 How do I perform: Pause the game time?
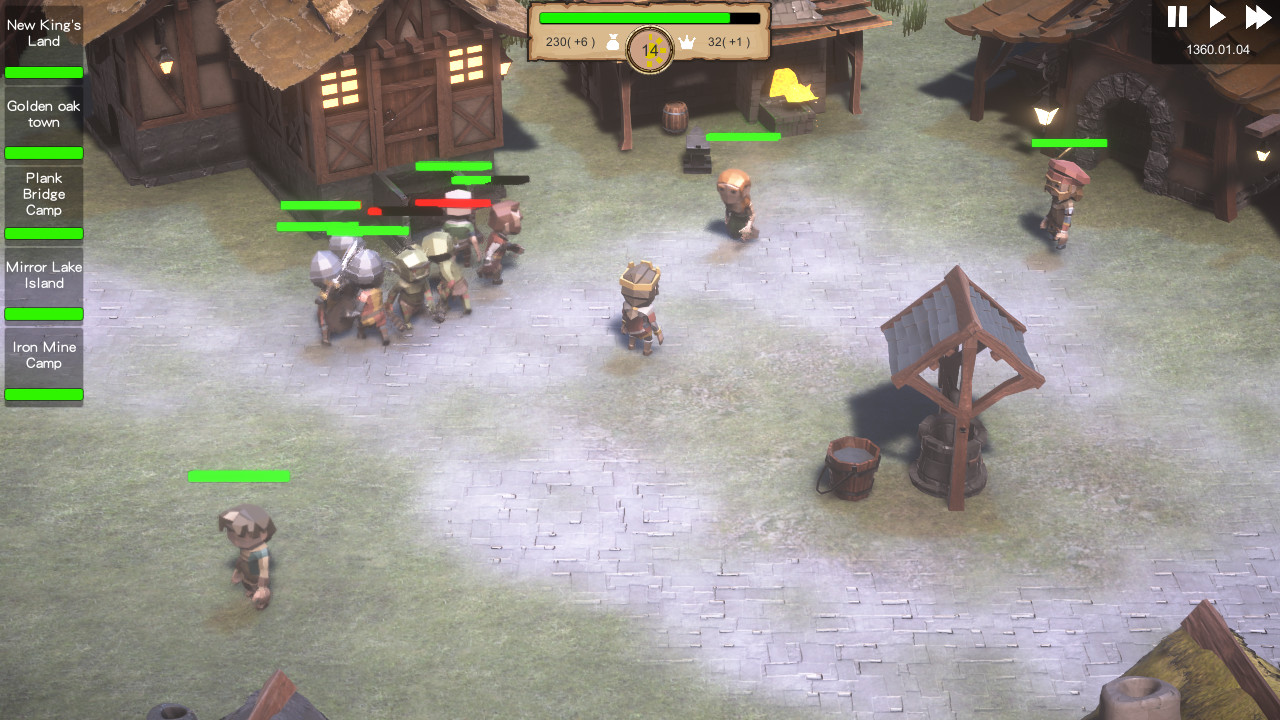1177,17
